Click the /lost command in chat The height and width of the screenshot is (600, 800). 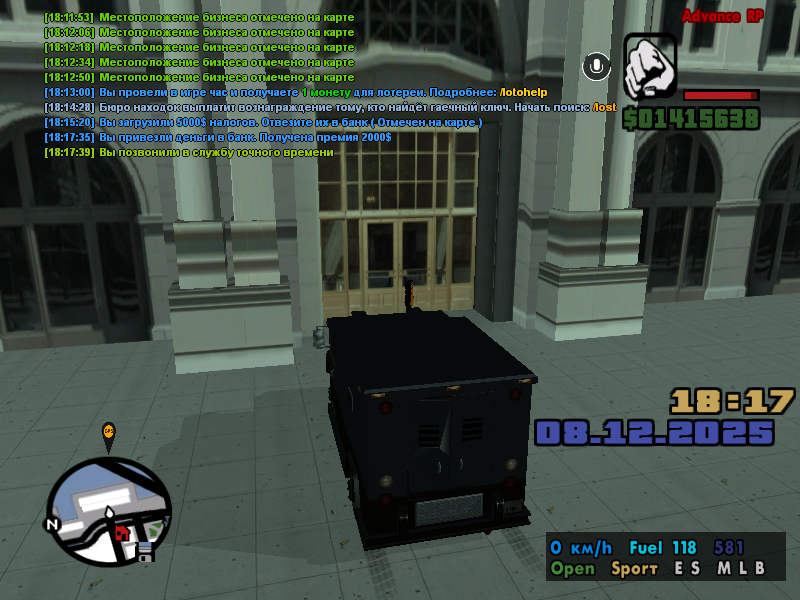604,107
